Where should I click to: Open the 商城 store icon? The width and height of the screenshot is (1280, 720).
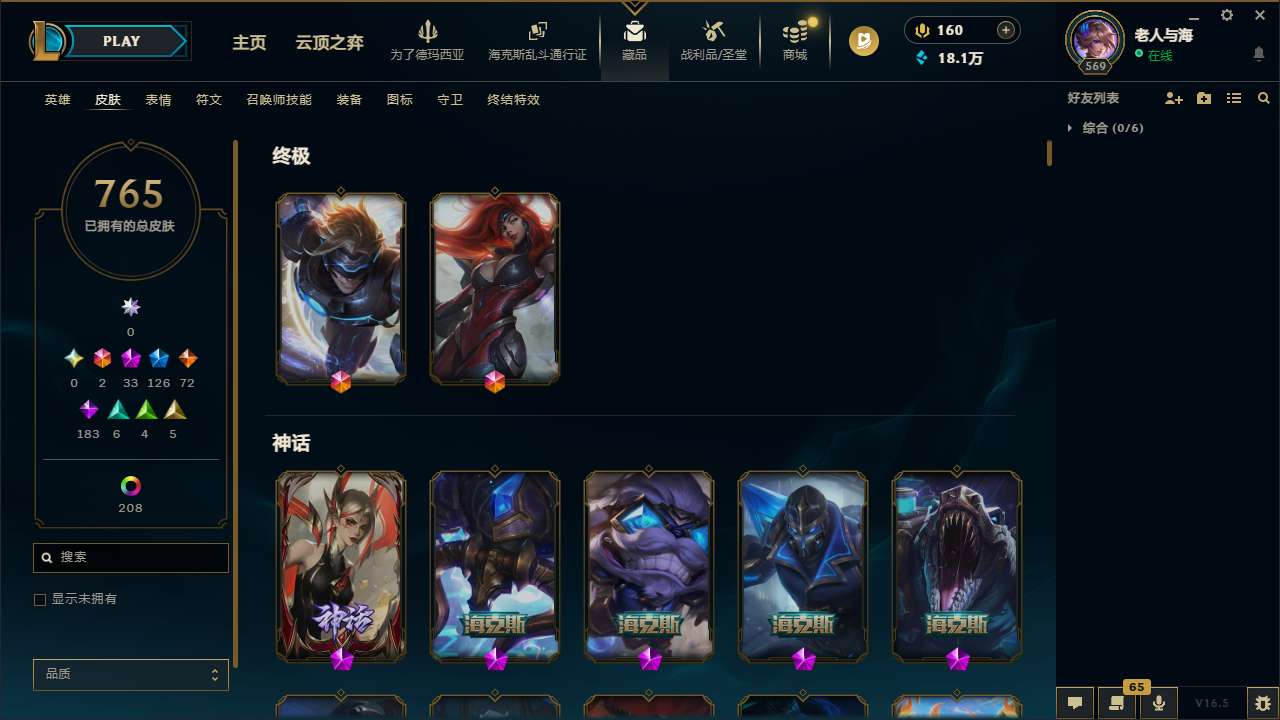(794, 40)
